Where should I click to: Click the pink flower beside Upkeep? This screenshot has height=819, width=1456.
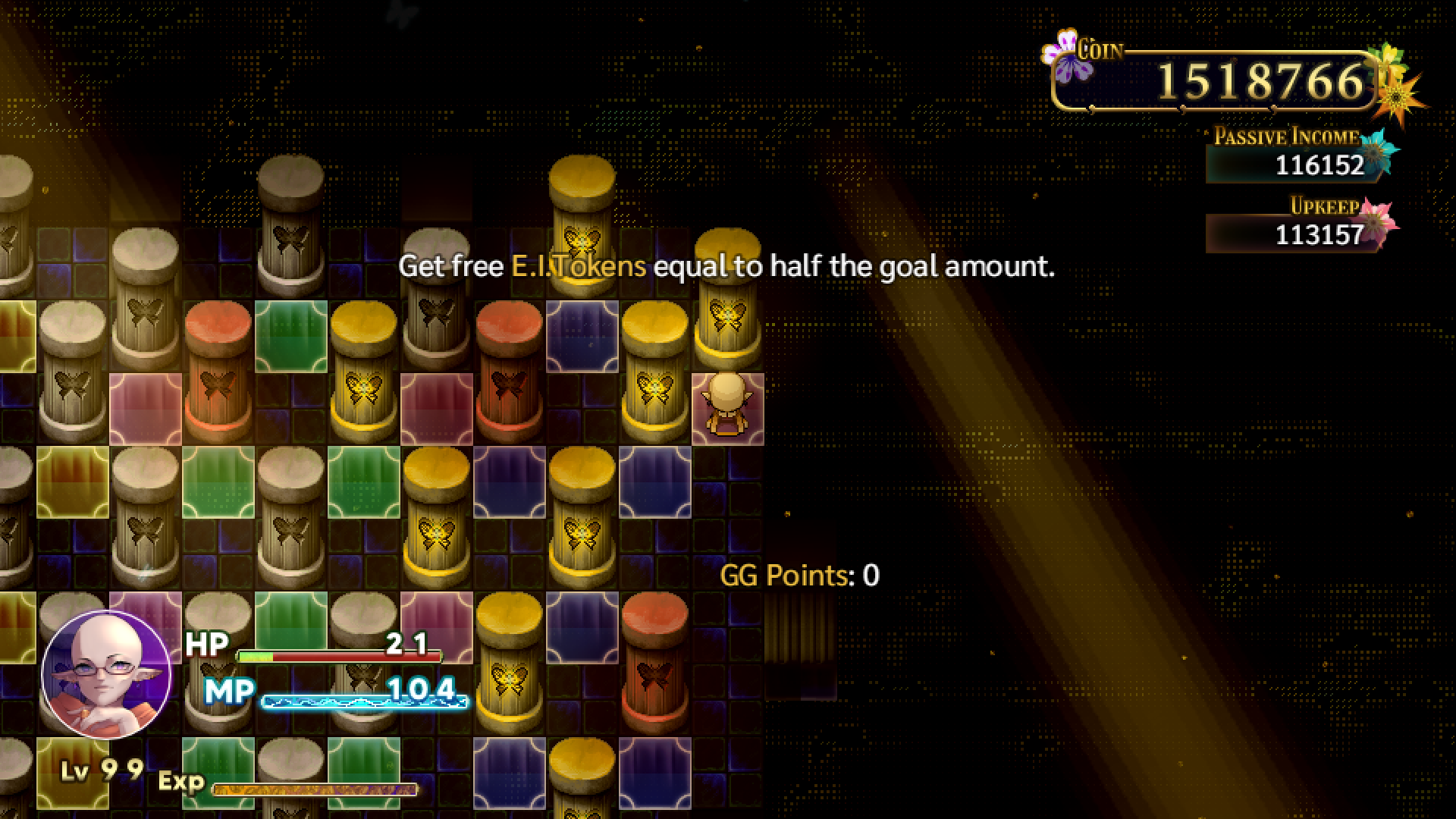click(x=1375, y=224)
